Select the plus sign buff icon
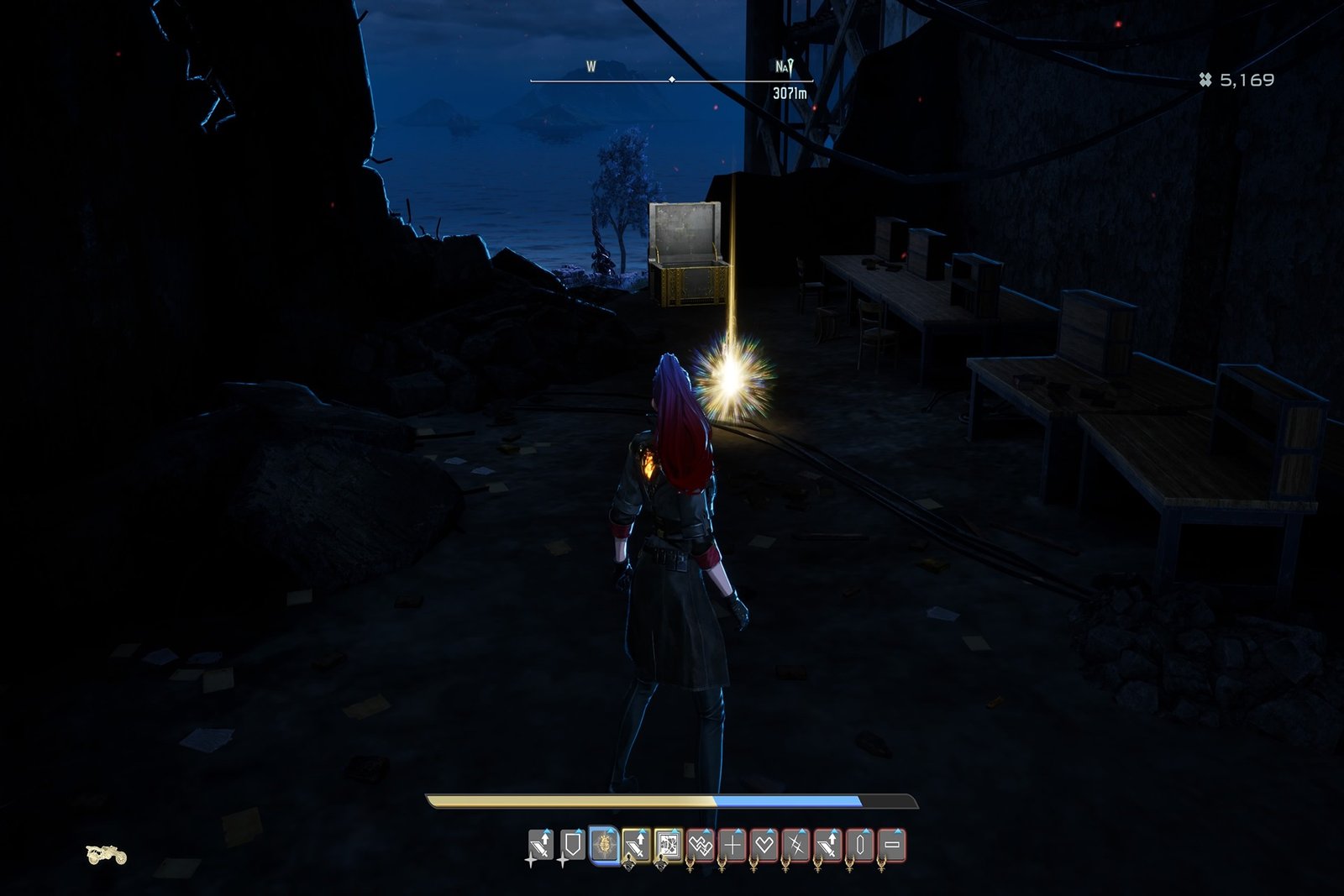 coord(732,845)
